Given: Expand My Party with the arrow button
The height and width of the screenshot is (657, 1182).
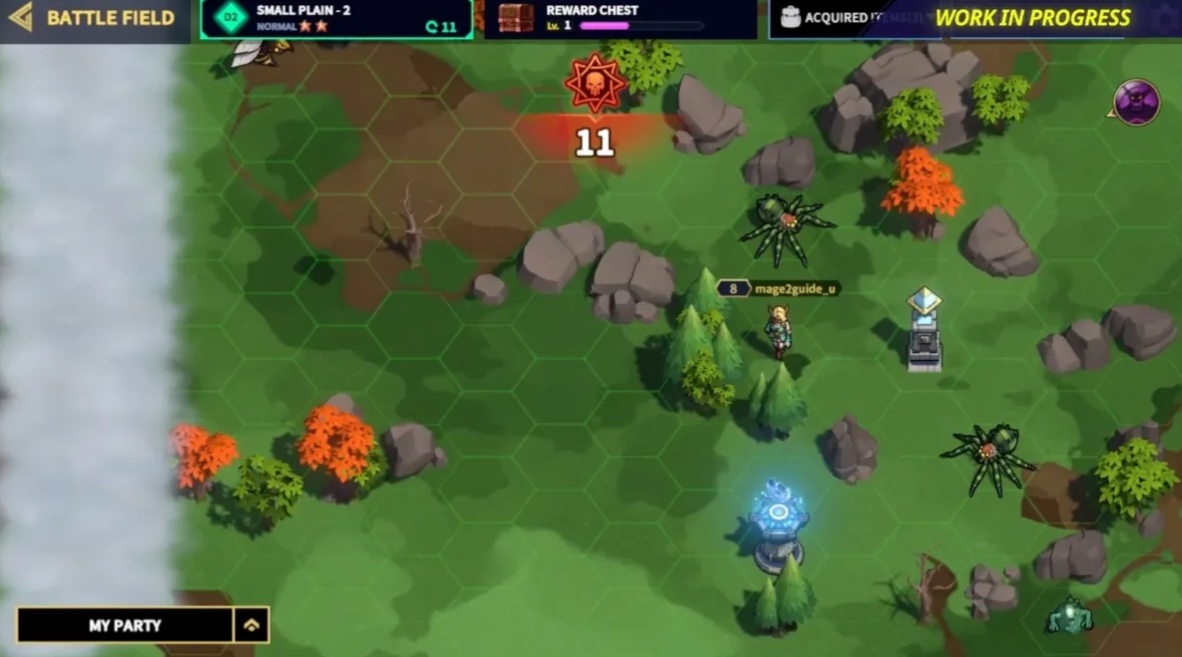Looking at the screenshot, I should pyautogui.click(x=251, y=625).
